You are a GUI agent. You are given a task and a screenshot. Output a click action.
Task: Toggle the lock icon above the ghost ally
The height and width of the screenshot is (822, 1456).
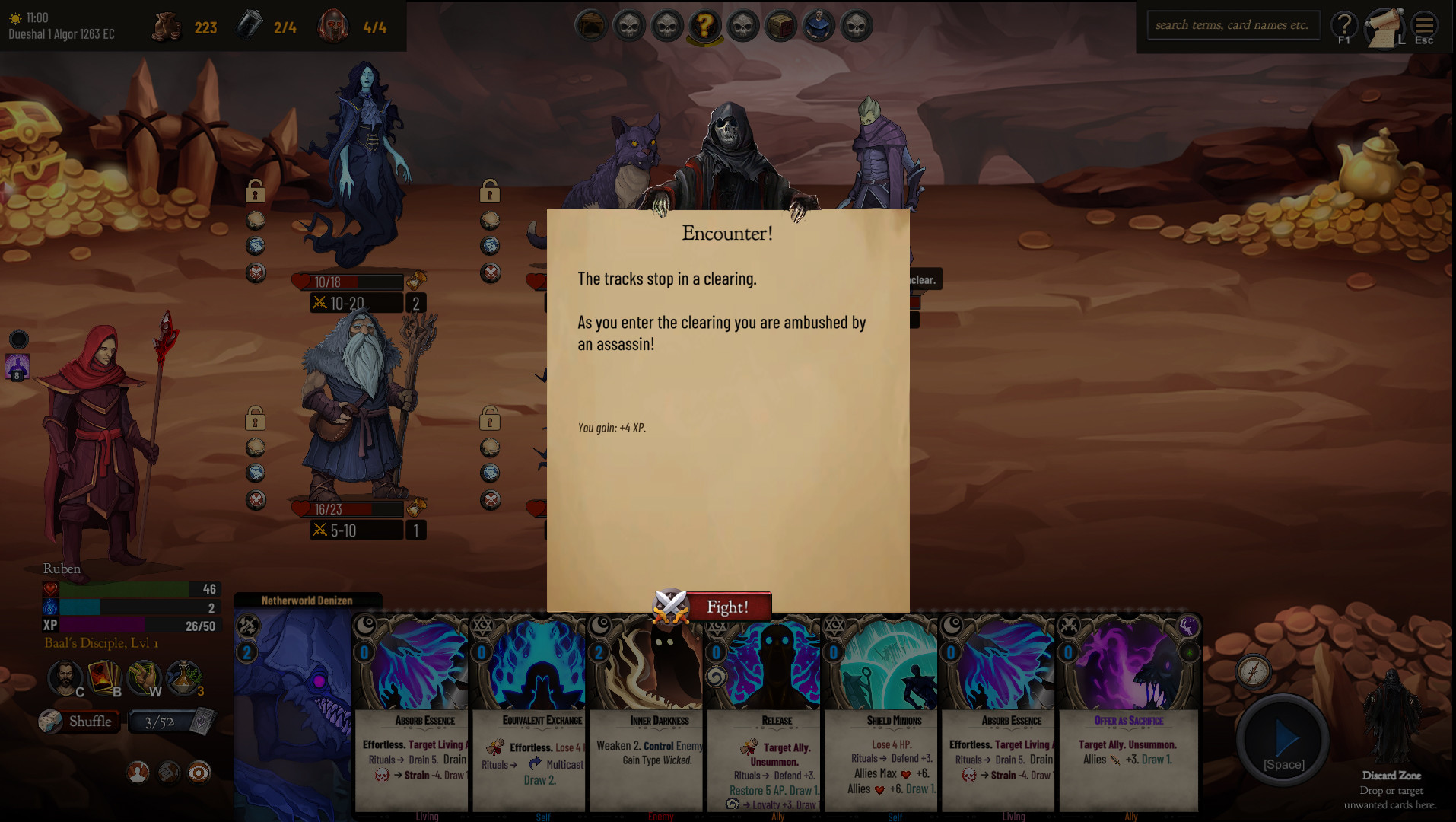point(255,193)
